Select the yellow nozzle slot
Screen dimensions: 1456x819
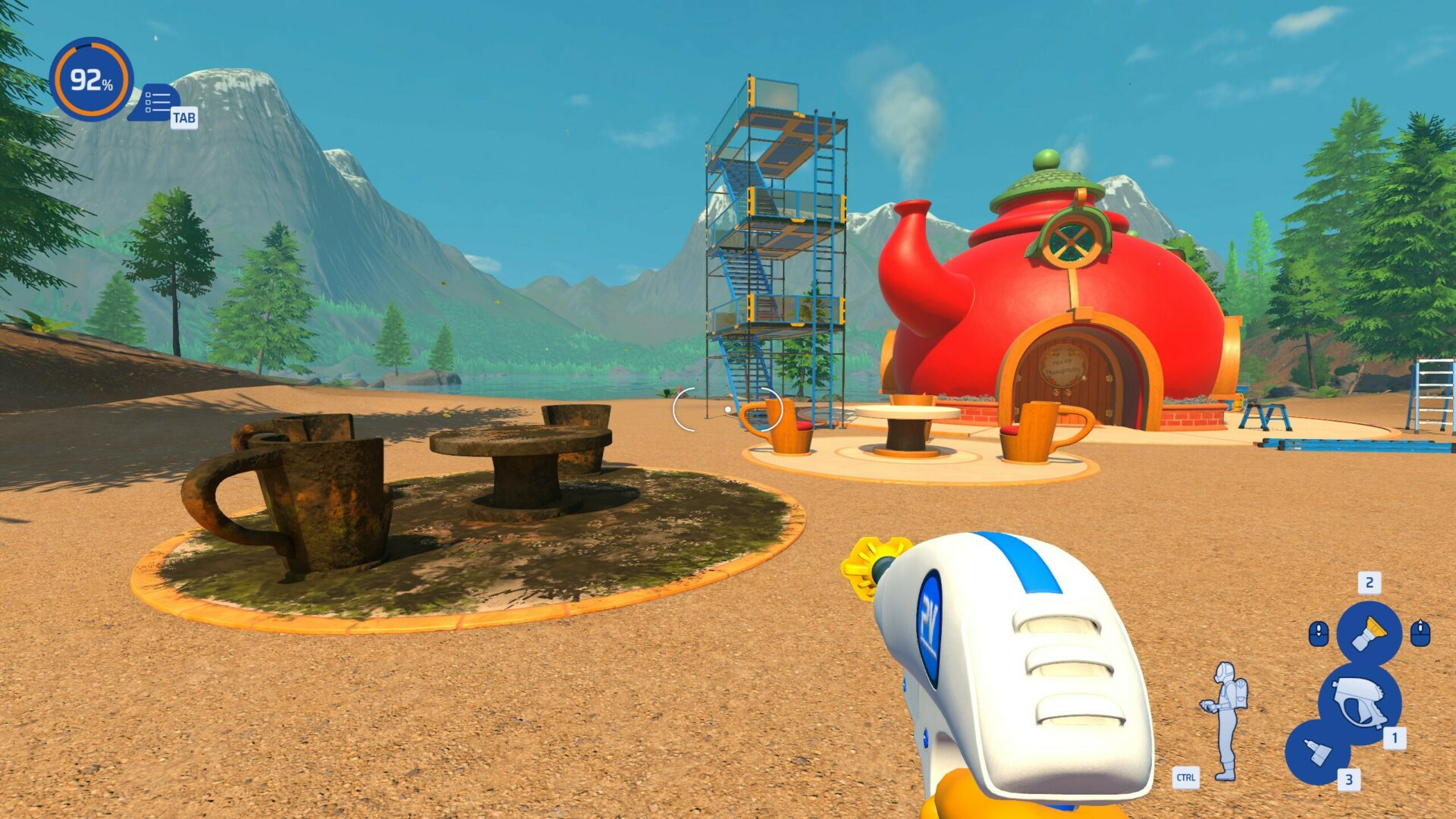1369,633
